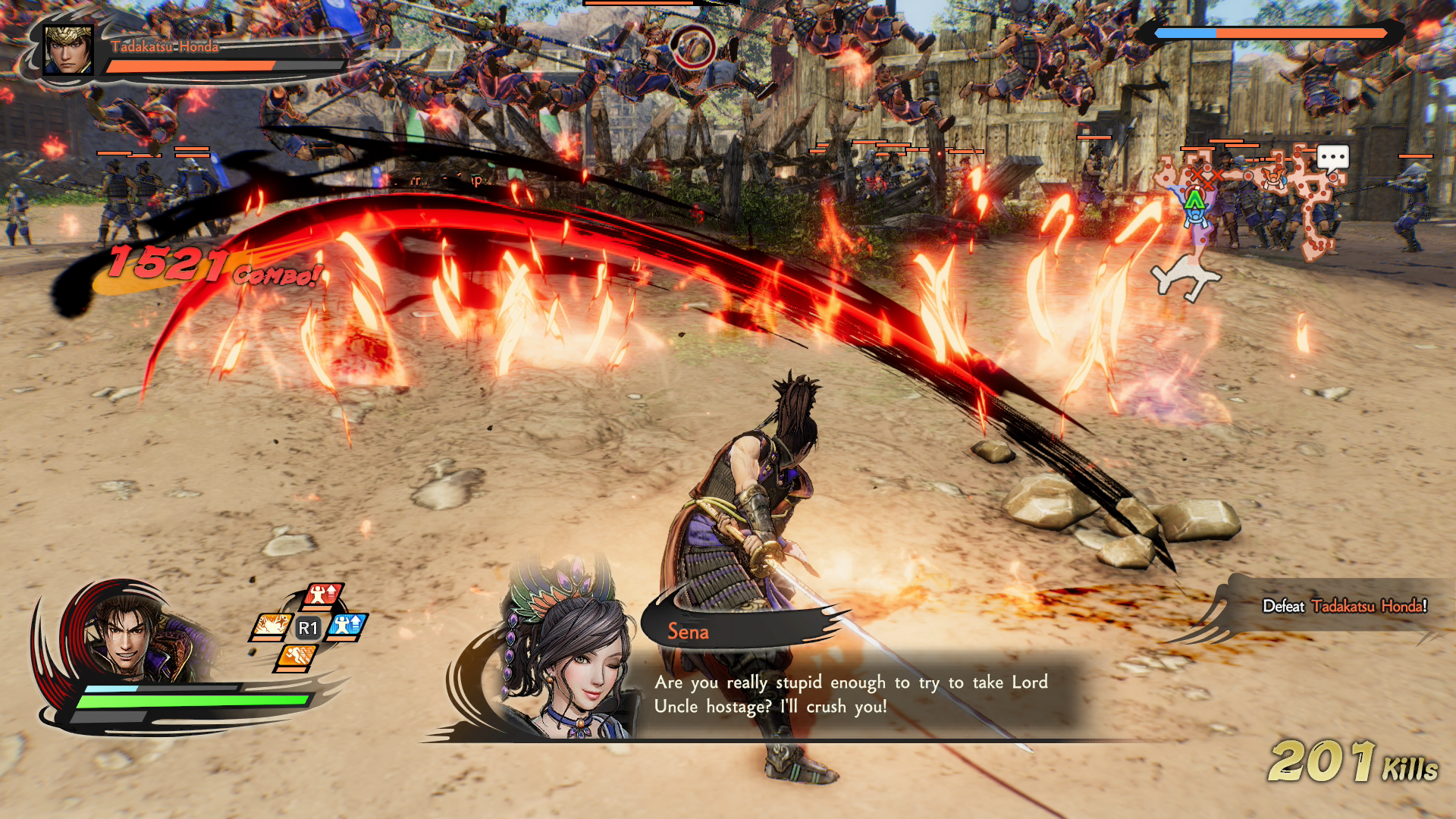The height and width of the screenshot is (819, 1456).
Task: Click the red lock-on target ring
Action: tap(692, 48)
